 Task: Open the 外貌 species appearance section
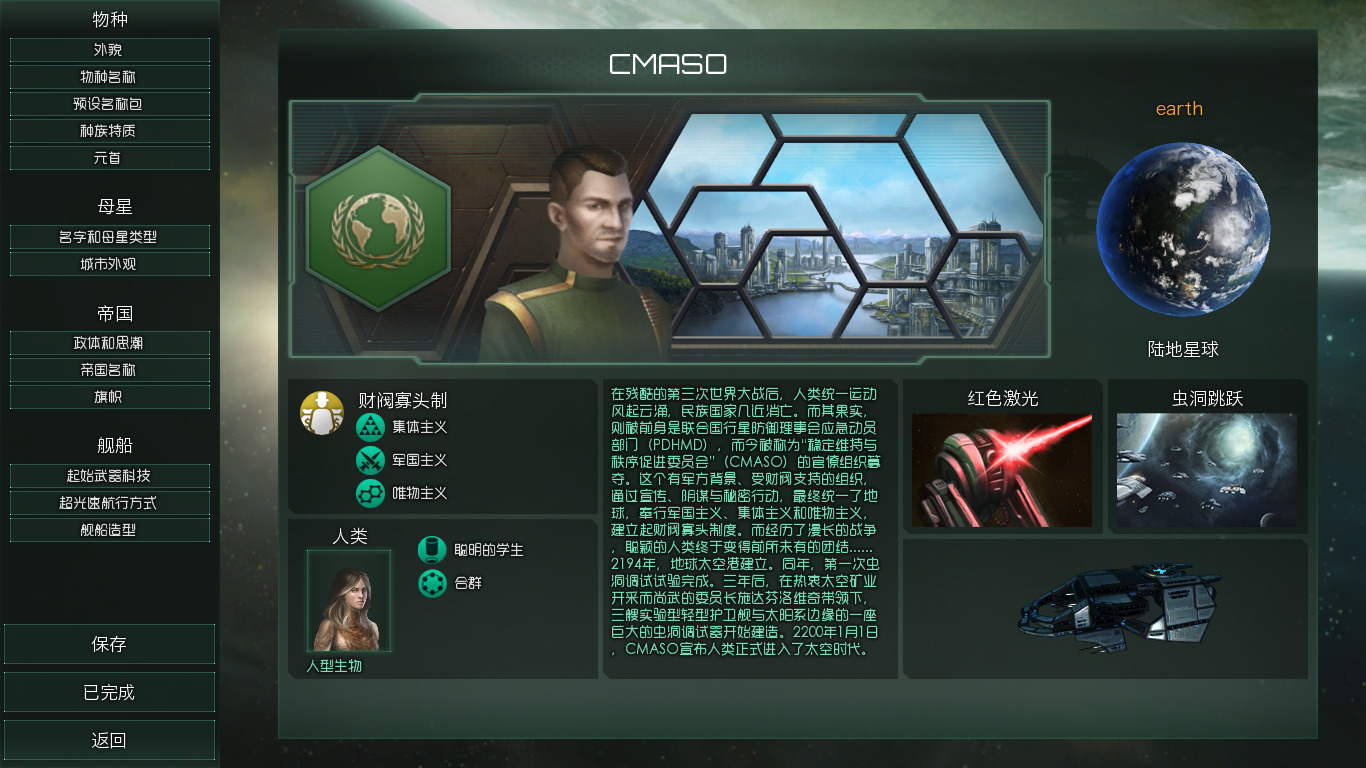(x=109, y=49)
